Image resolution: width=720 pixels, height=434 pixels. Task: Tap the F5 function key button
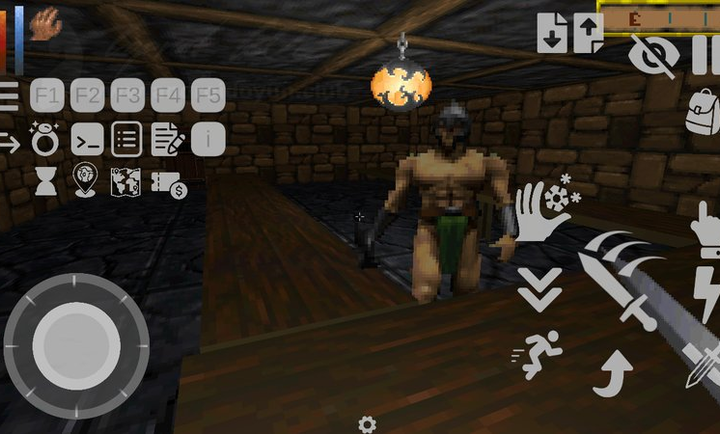point(208,96)
